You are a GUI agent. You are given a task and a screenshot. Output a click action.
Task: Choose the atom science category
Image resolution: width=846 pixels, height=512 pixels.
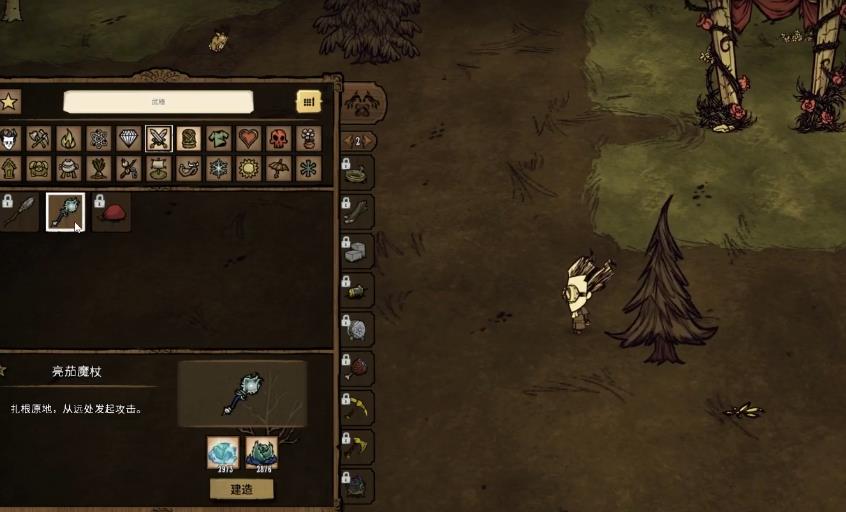[98, 138]
